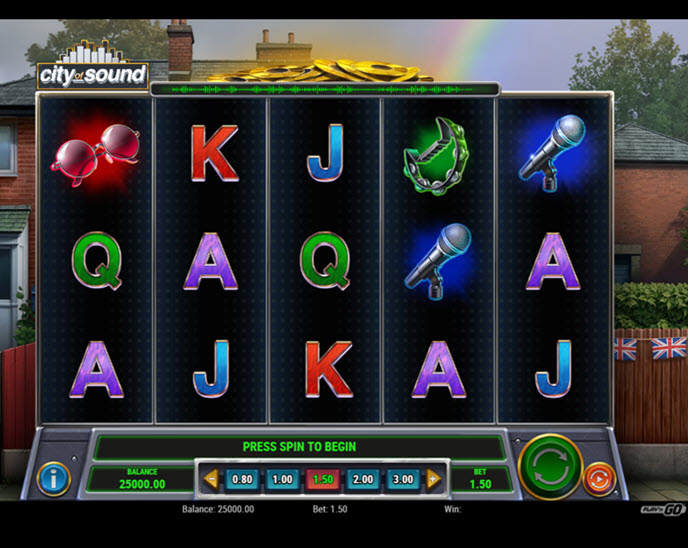
Task: Select the 0.80 bet value
Action: pyautogui.click(x=242, y=479)
